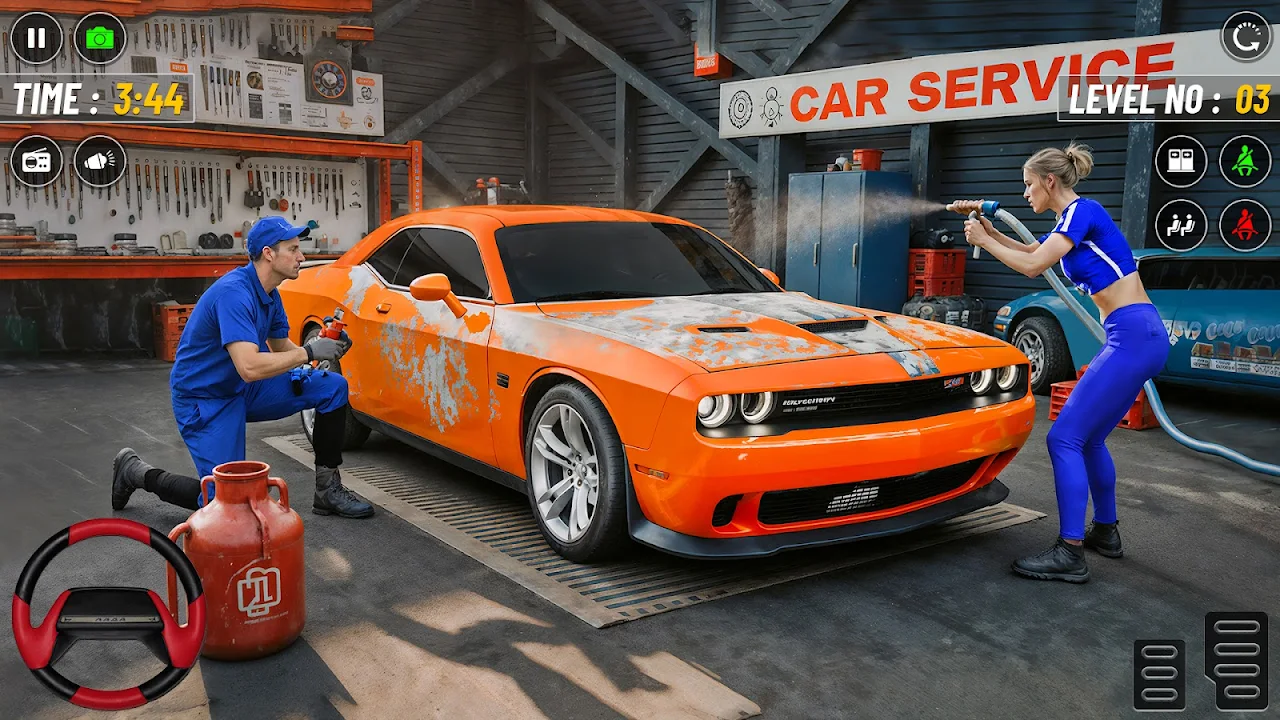The width and height of the screenshot is (1280, 720).
Task: Open the doors with the door icon
Action: pos(1181,161)
